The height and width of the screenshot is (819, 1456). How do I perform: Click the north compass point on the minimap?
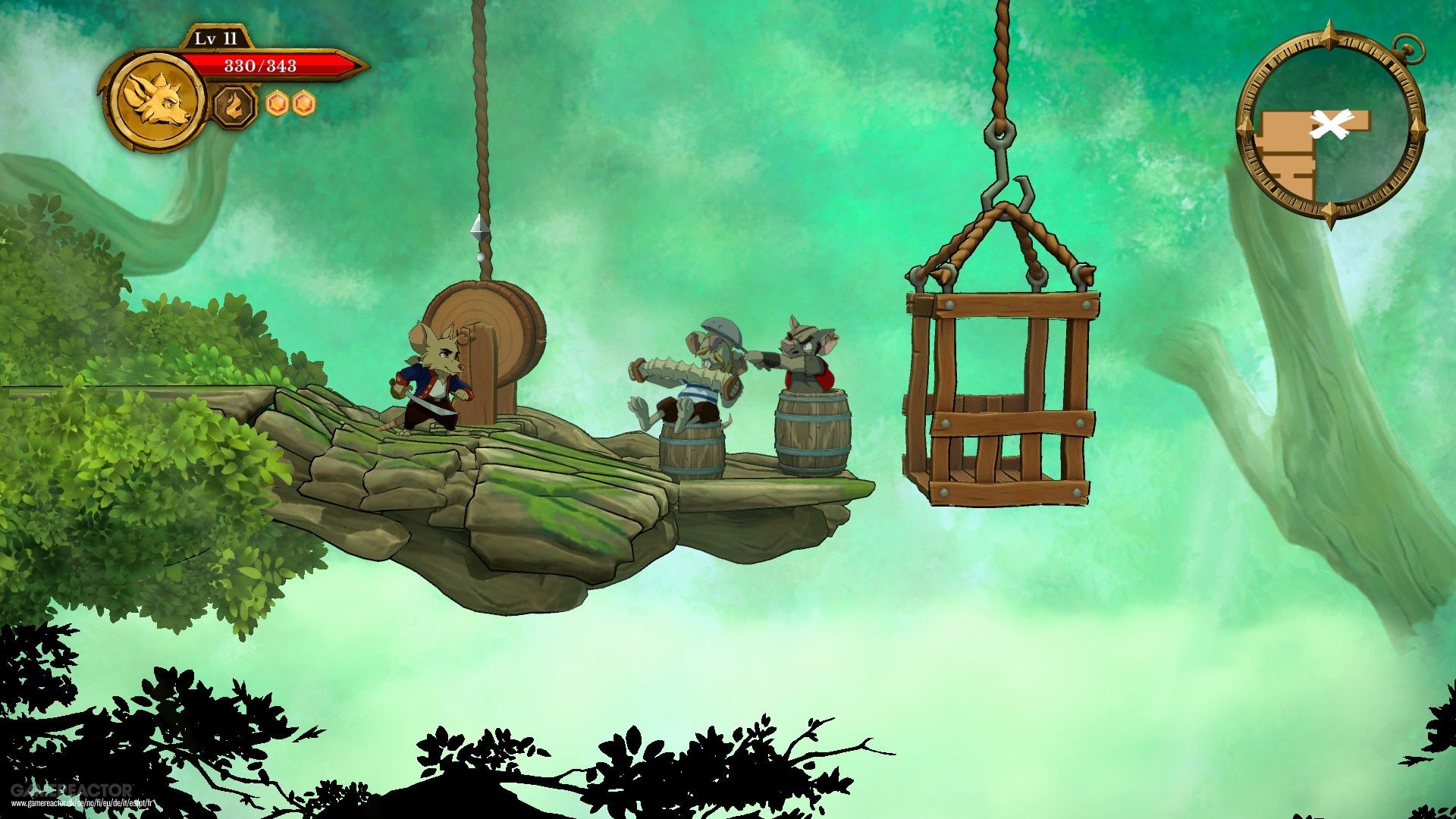tap(1329, 34)
